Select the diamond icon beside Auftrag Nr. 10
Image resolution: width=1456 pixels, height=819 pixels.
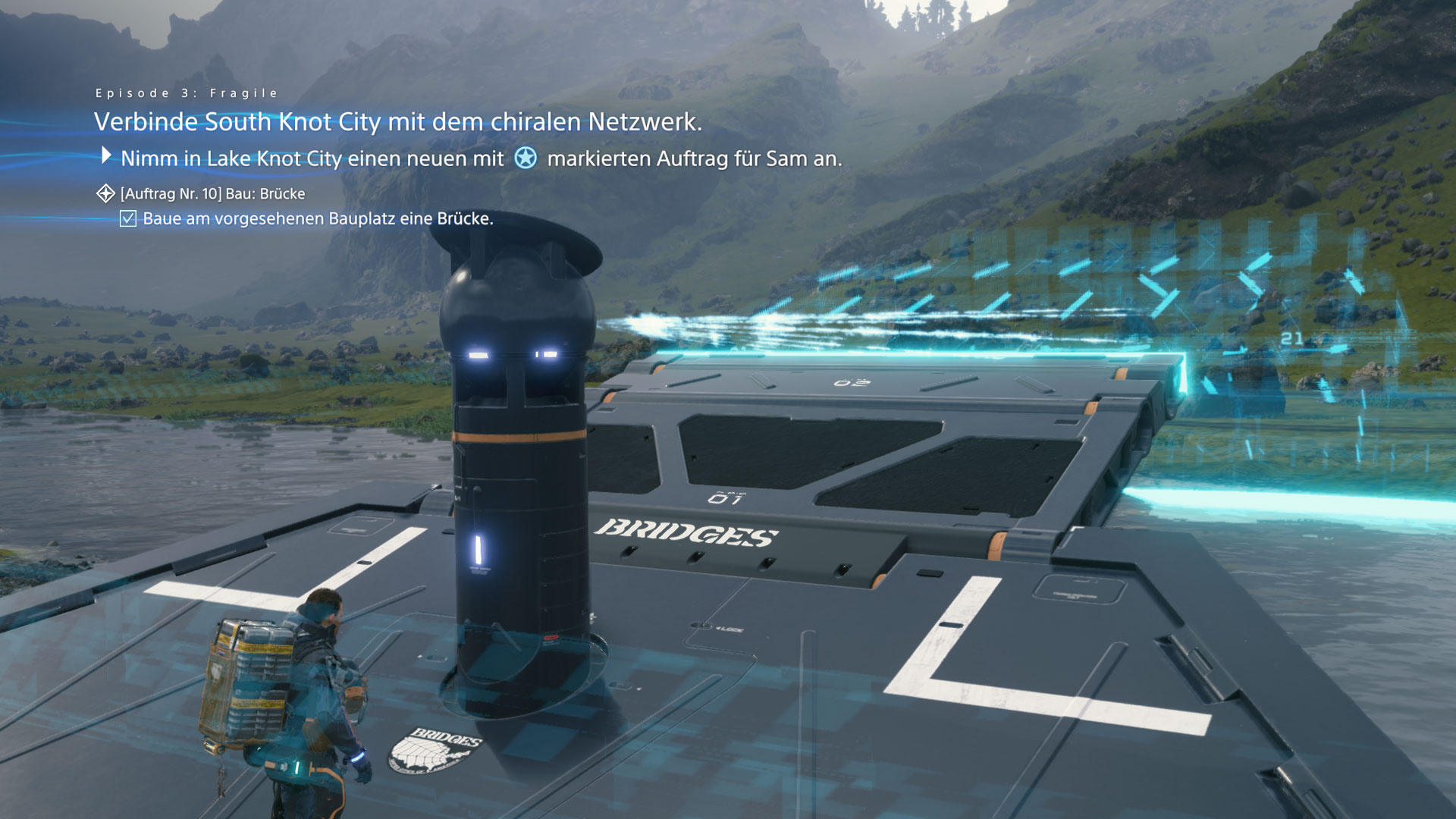coord(105,194)
